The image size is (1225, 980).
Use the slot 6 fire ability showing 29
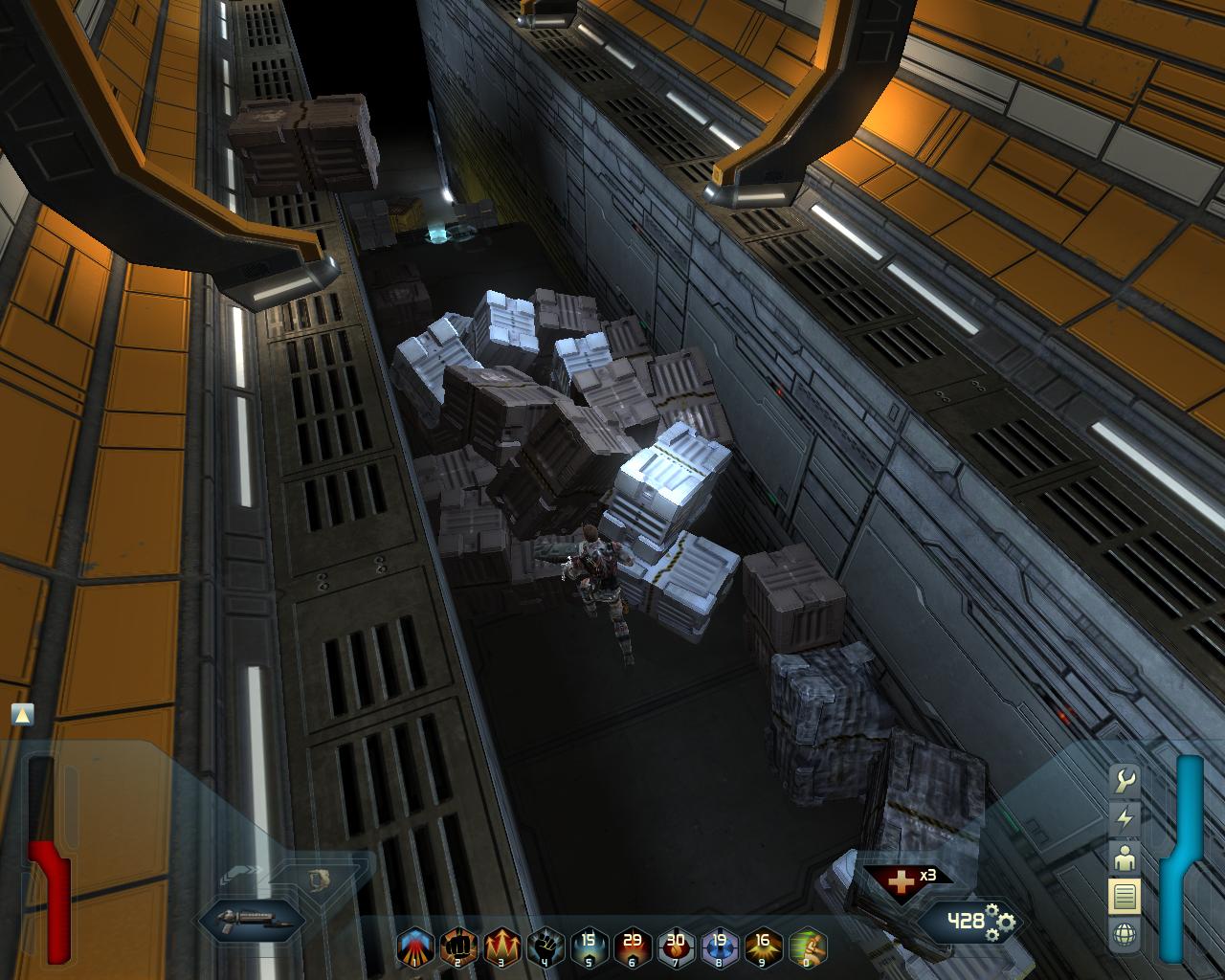point(633,947)
